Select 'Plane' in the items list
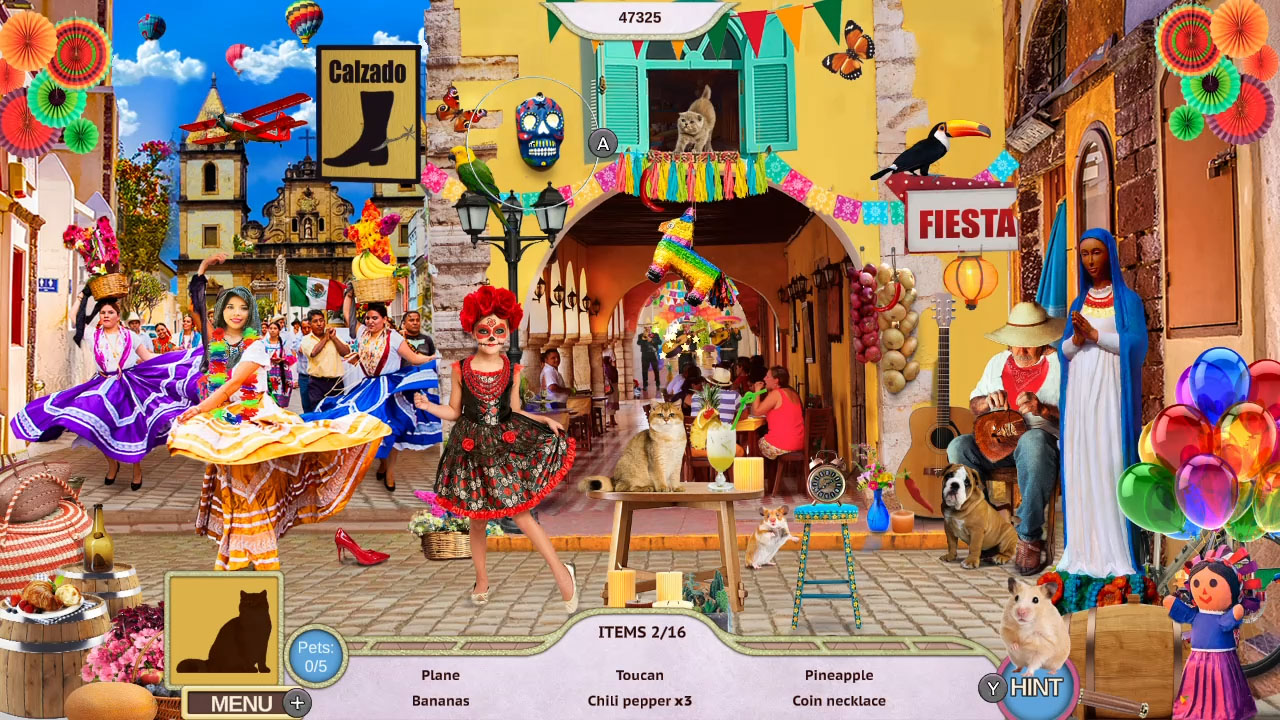 [x=441, y=675]
